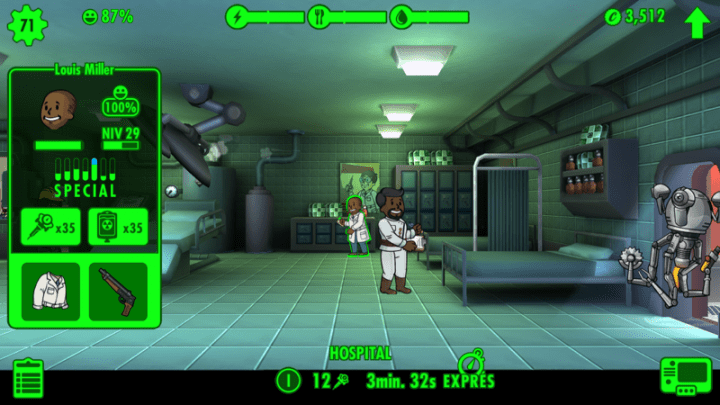
Task: Use a RadAway on Louis Miller
Action: (117, 227)
